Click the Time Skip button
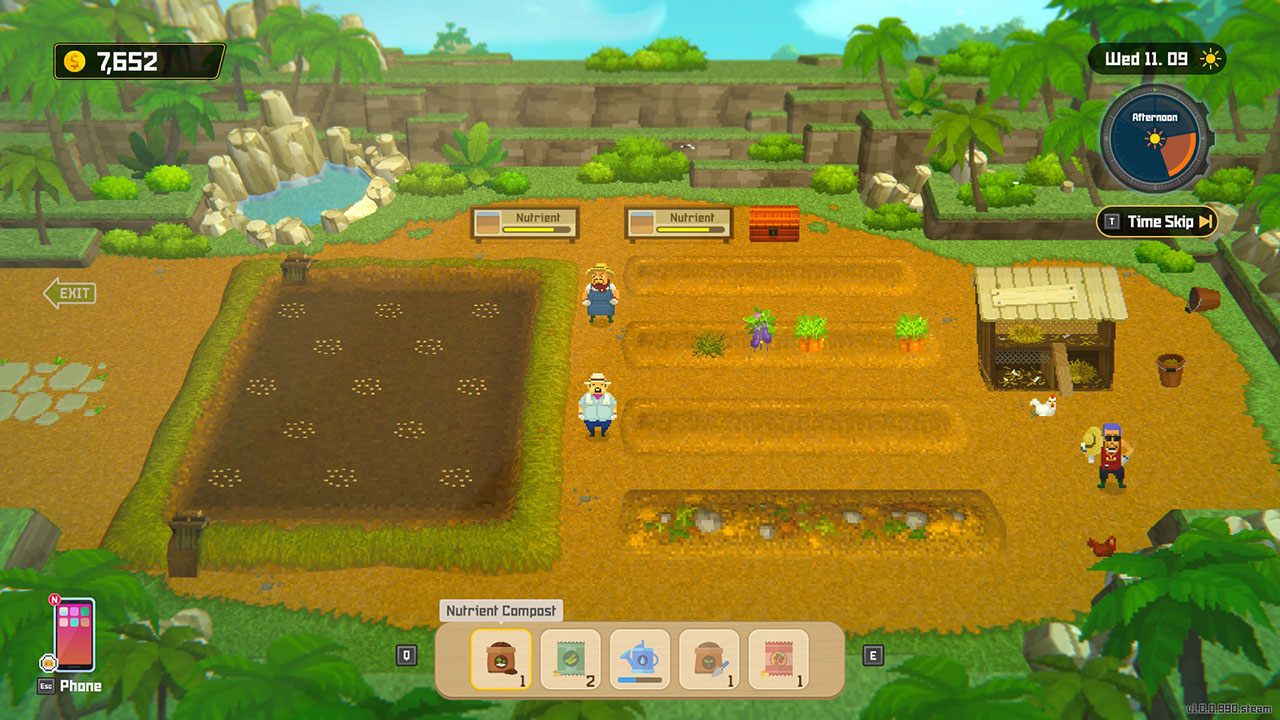This screenshot has width=1280, height=720. tap(1158, 222)
